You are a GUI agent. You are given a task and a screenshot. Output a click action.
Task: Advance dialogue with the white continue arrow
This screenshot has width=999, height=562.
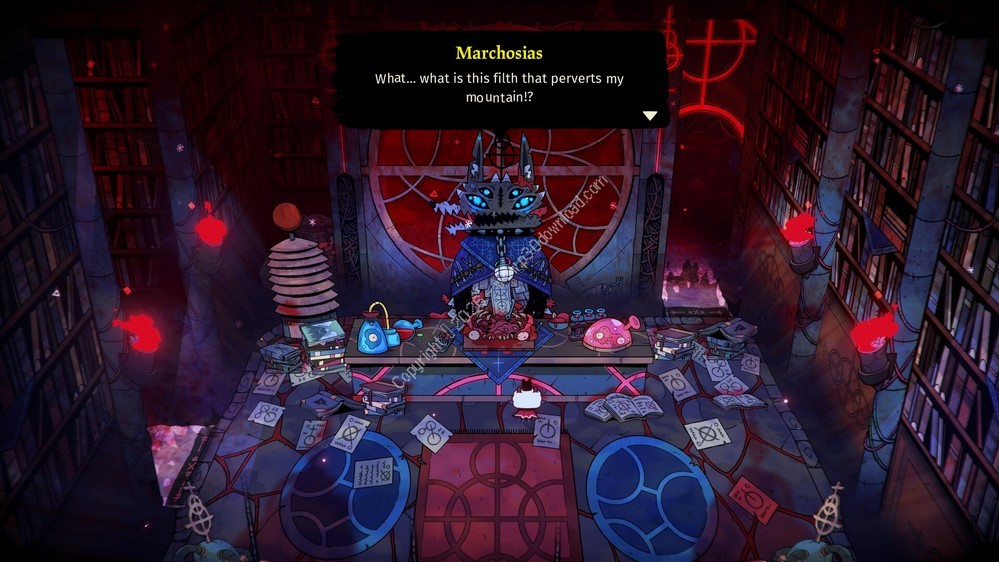point(650,116)
